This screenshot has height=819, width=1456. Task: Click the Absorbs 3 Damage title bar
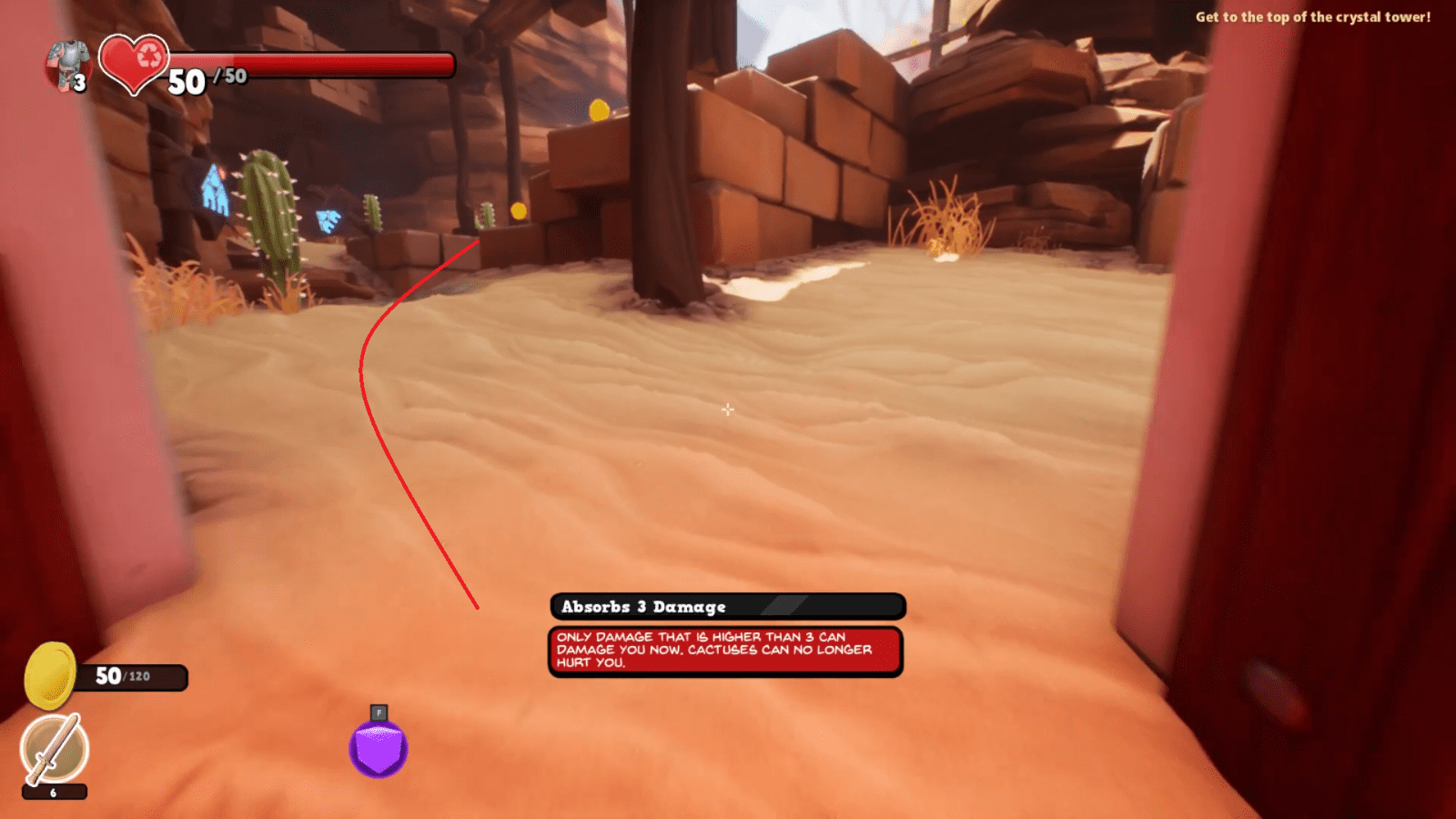click(725, 606)
